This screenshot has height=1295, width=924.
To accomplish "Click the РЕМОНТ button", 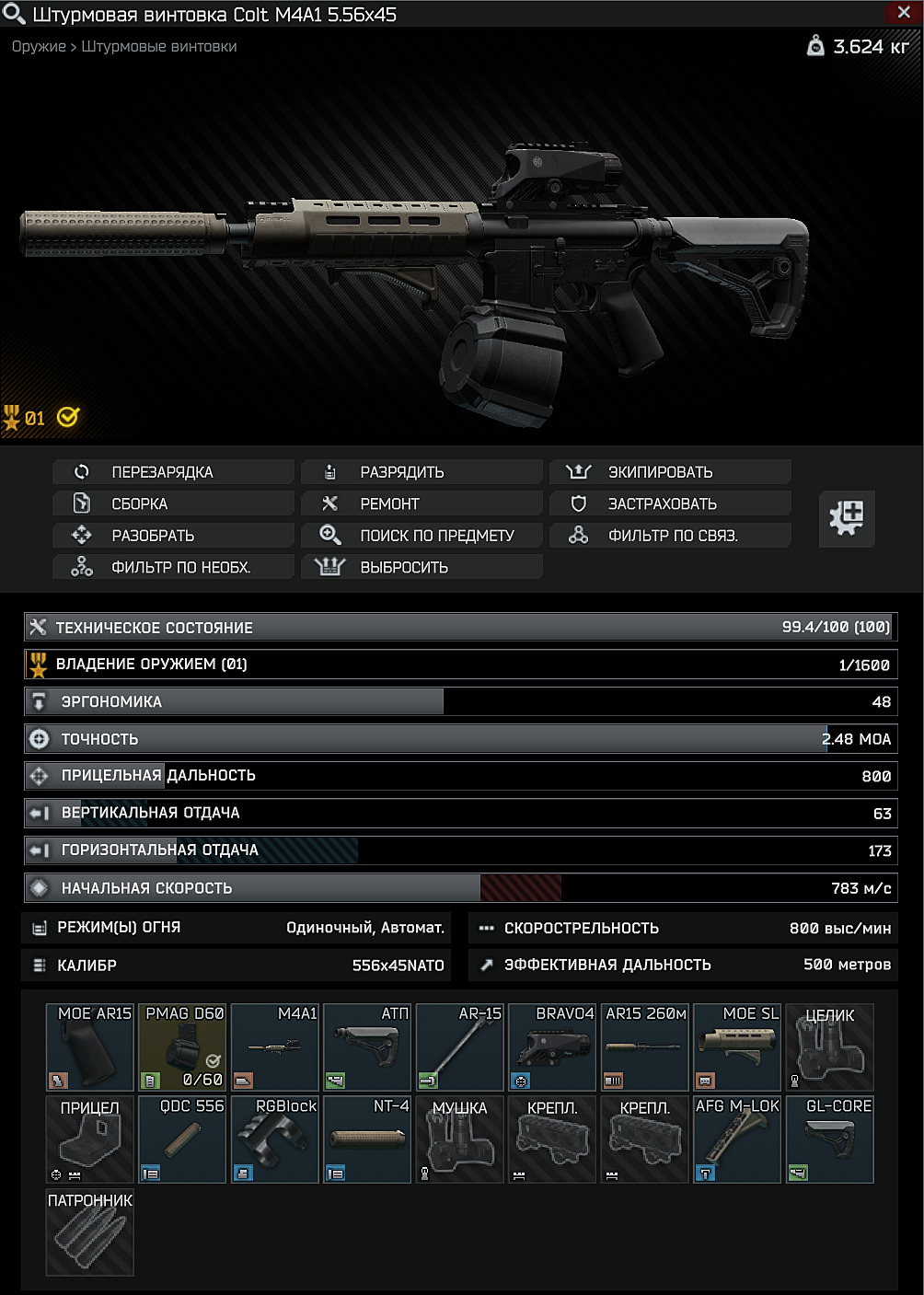I will (x=422, y=503).
